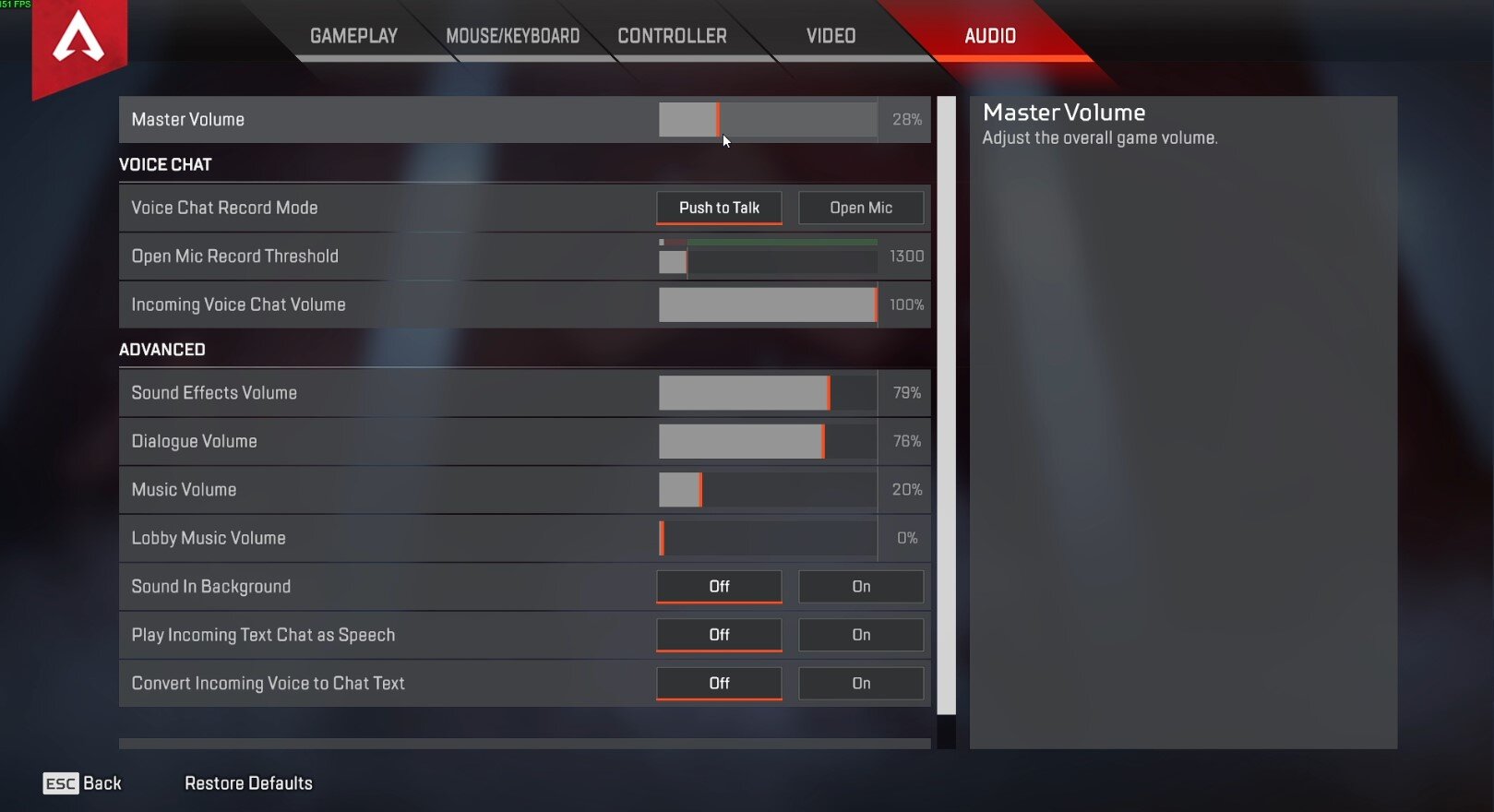Turn off Convert Incoming Voice to Chat Text
This screenshot has height=812, width=1494.
point(719,683)
